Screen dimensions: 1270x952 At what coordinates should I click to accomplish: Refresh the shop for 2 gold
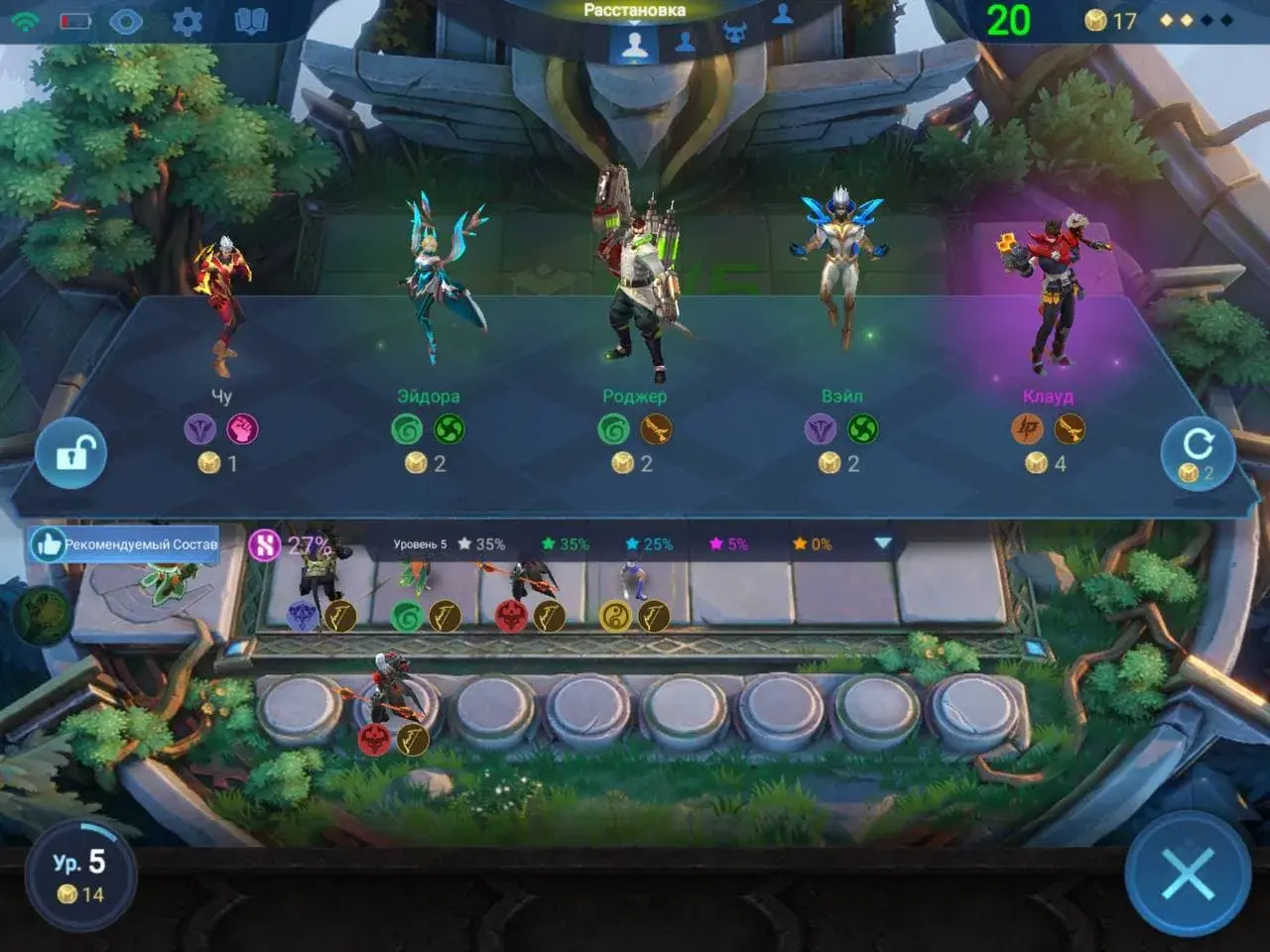pyautogui.click(x=1198, y=453)
